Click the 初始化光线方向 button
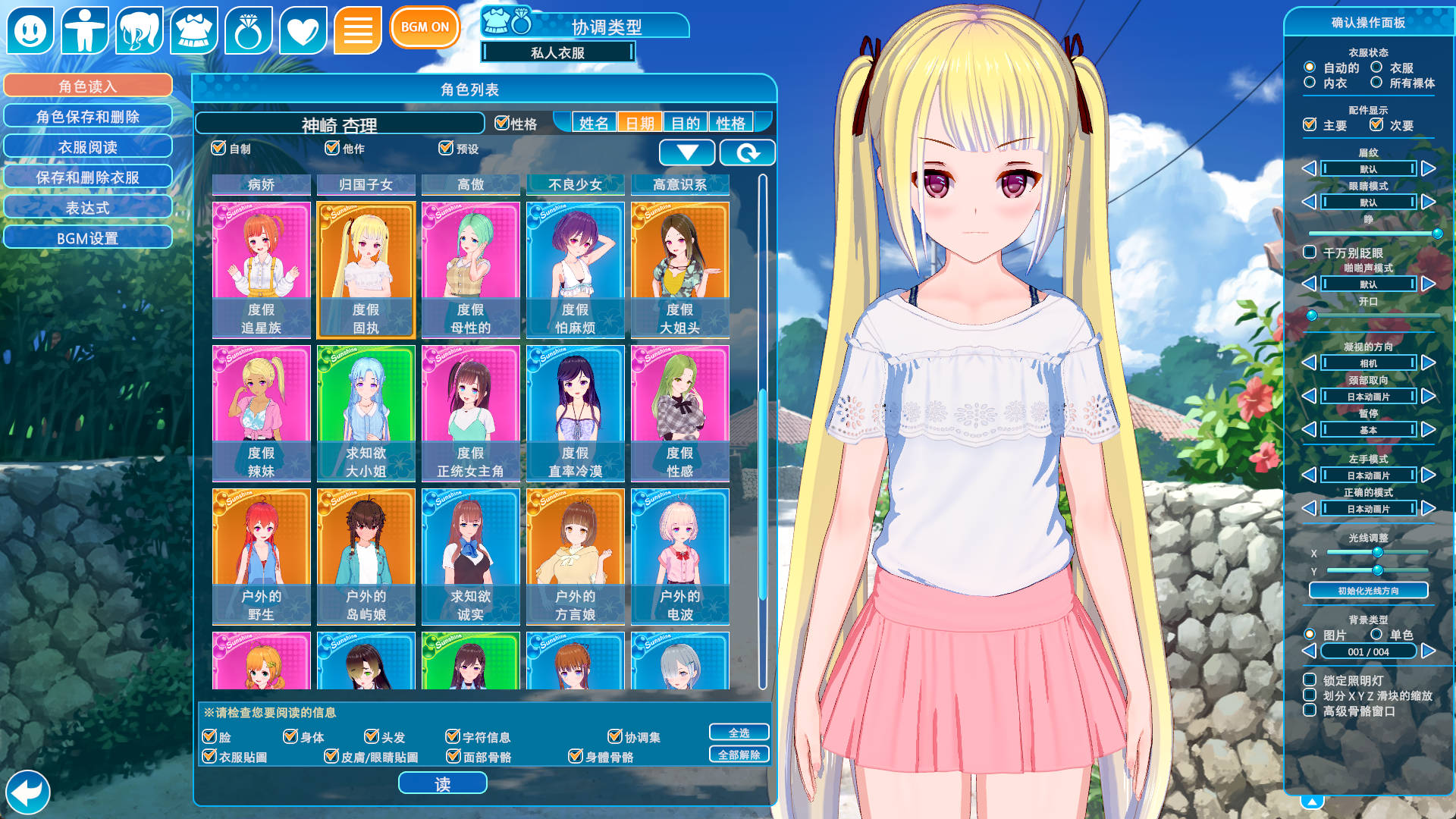 click(1368, 590)
